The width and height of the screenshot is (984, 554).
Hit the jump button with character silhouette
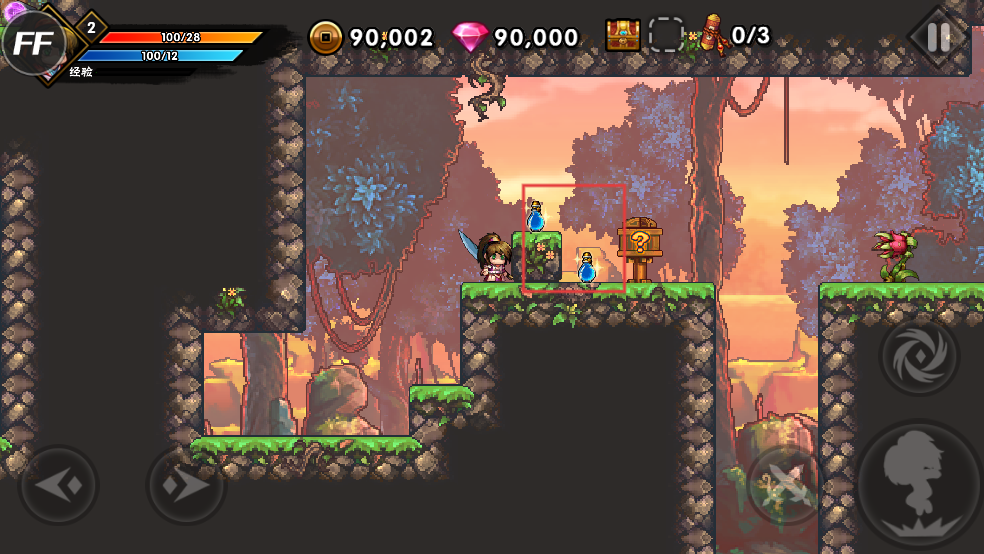coord(917,485)
